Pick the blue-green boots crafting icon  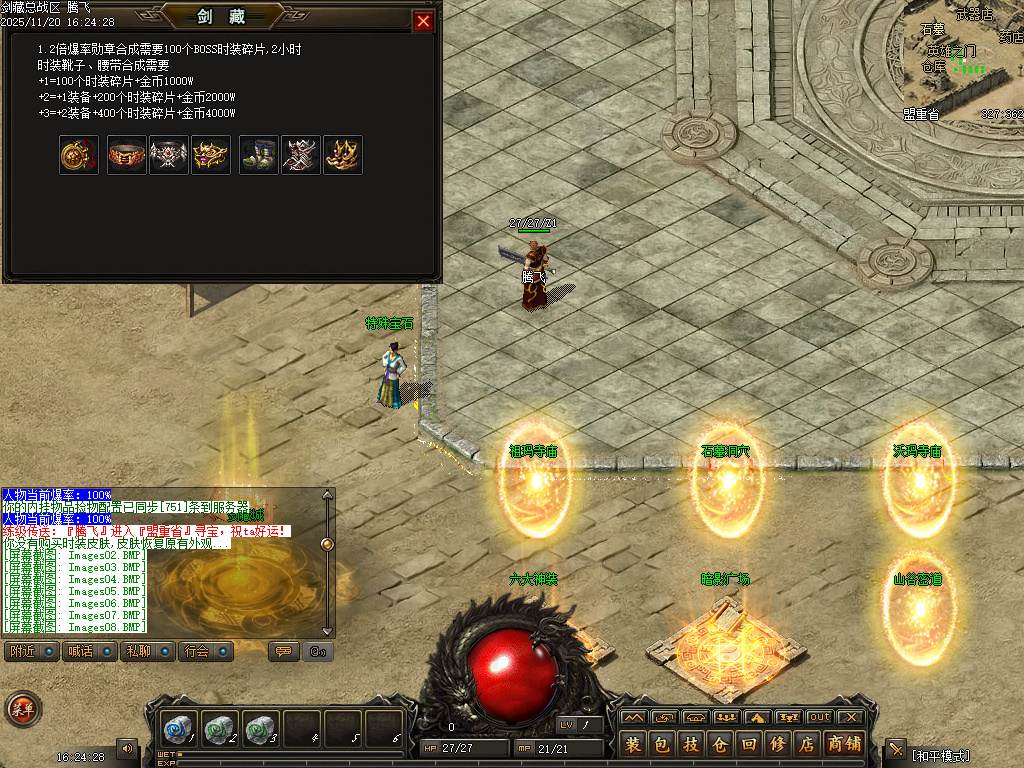(x=259, y=155)
